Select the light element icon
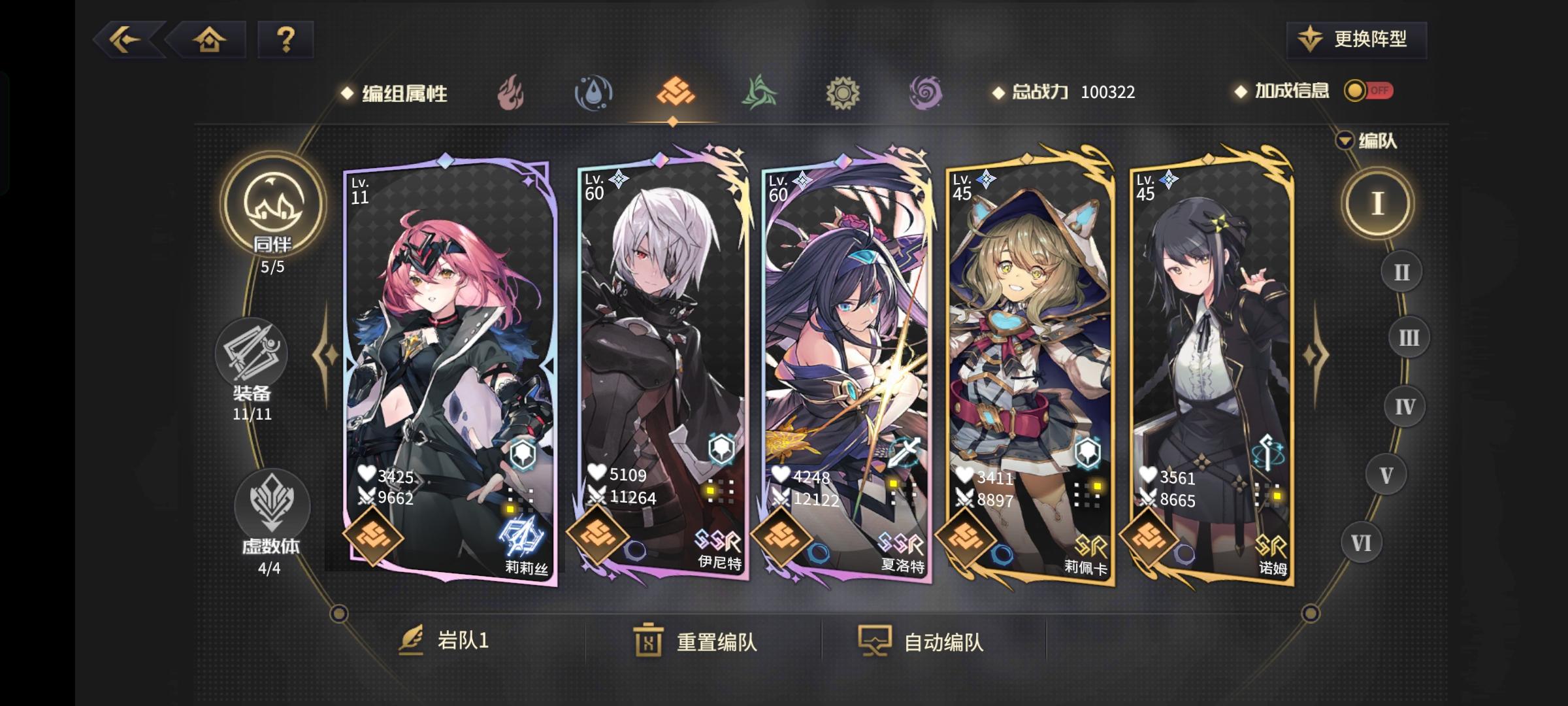The height and width of the screenshot is (706, 1568). [843, 93]
